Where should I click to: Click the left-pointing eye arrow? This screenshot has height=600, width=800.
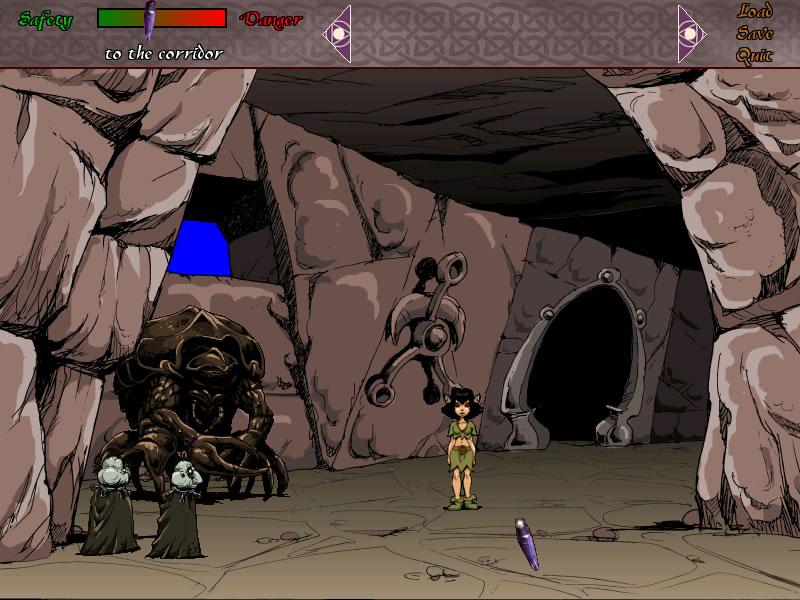(x=338, y=33)
